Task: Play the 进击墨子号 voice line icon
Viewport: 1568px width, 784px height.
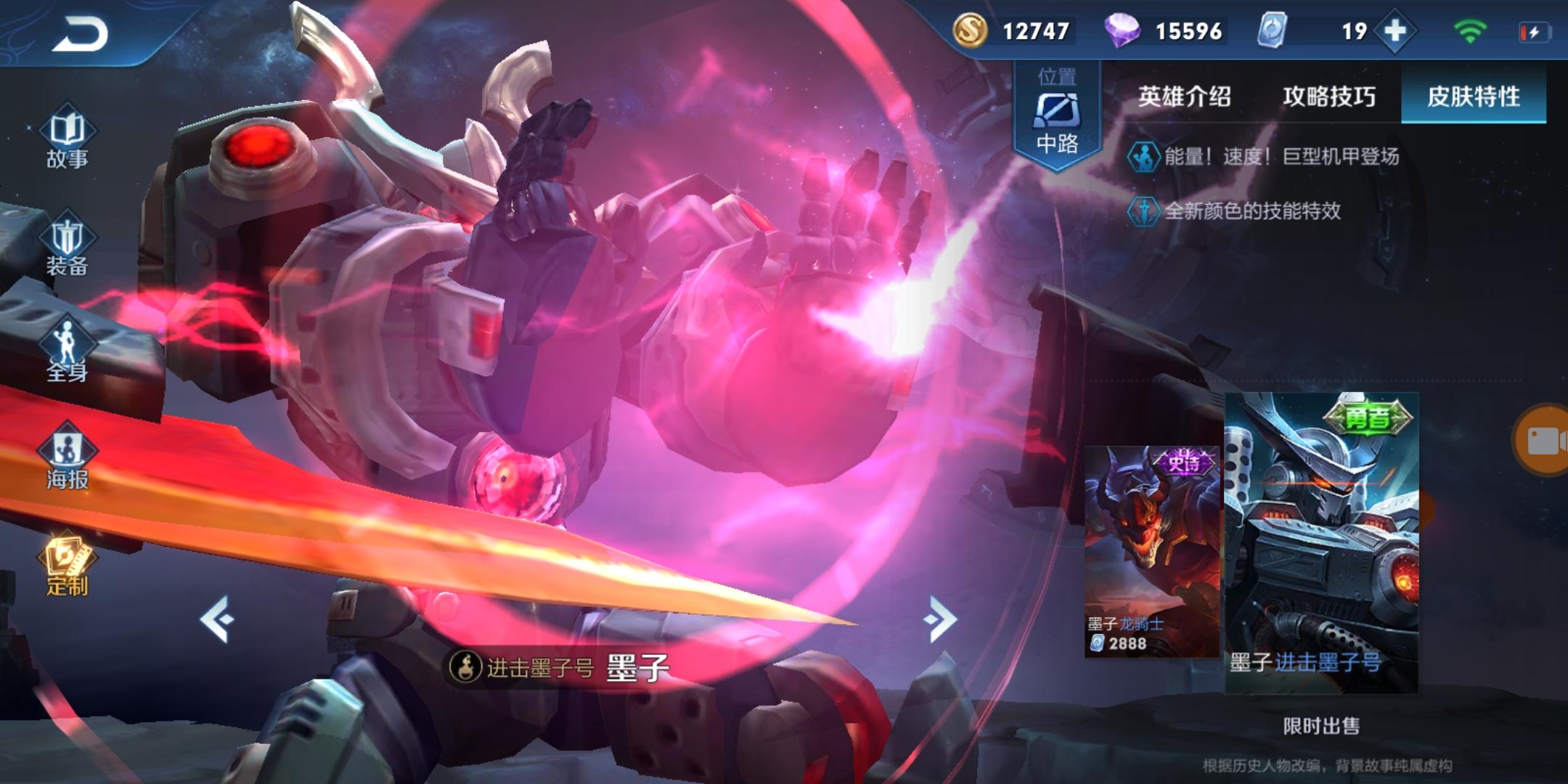Action: [465, 666]
